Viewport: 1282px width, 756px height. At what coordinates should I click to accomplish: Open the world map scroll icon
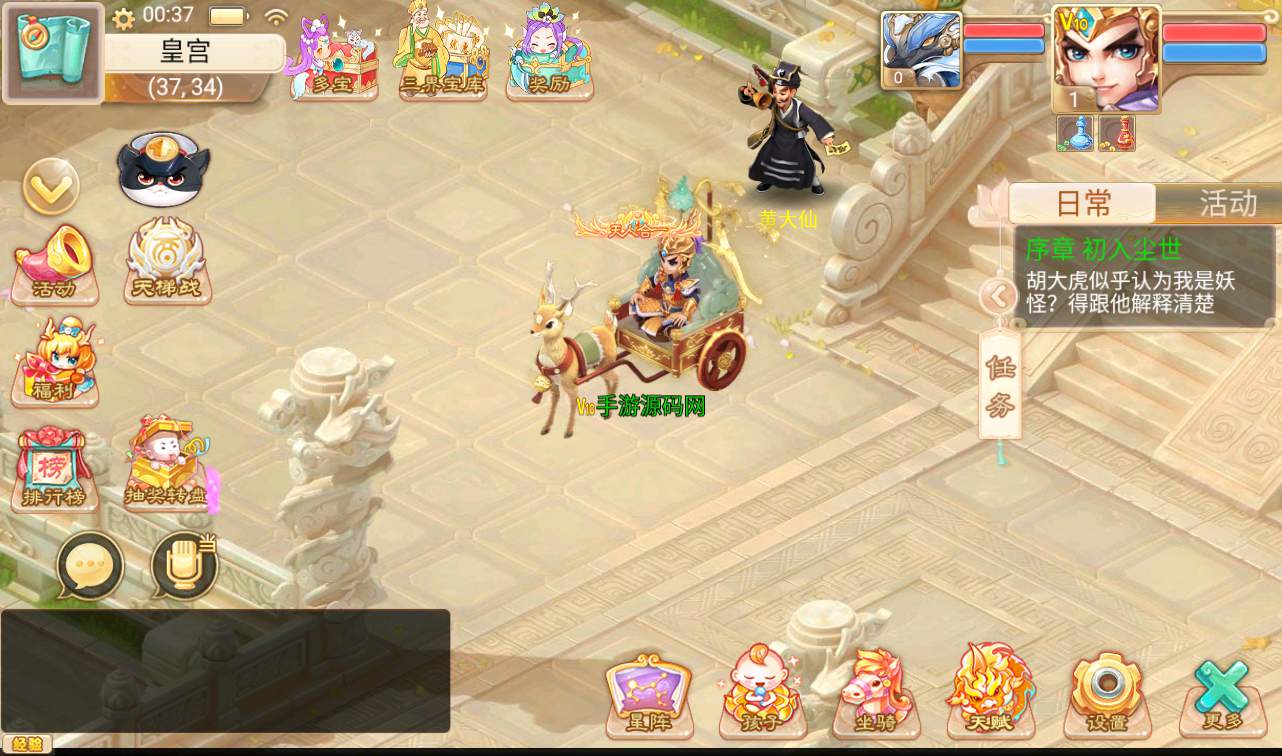53,52
